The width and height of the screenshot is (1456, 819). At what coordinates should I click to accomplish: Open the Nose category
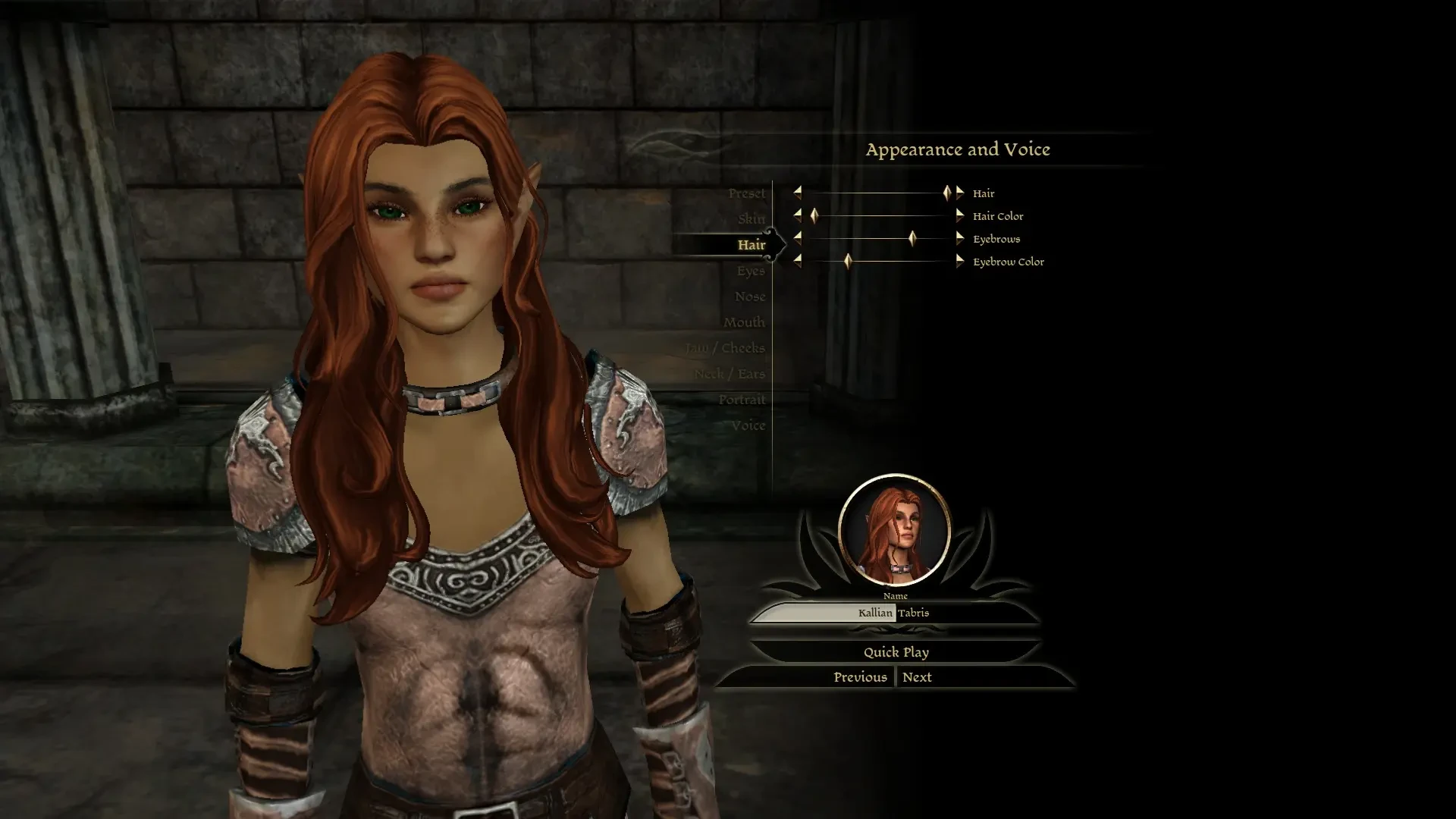point(751,297)
